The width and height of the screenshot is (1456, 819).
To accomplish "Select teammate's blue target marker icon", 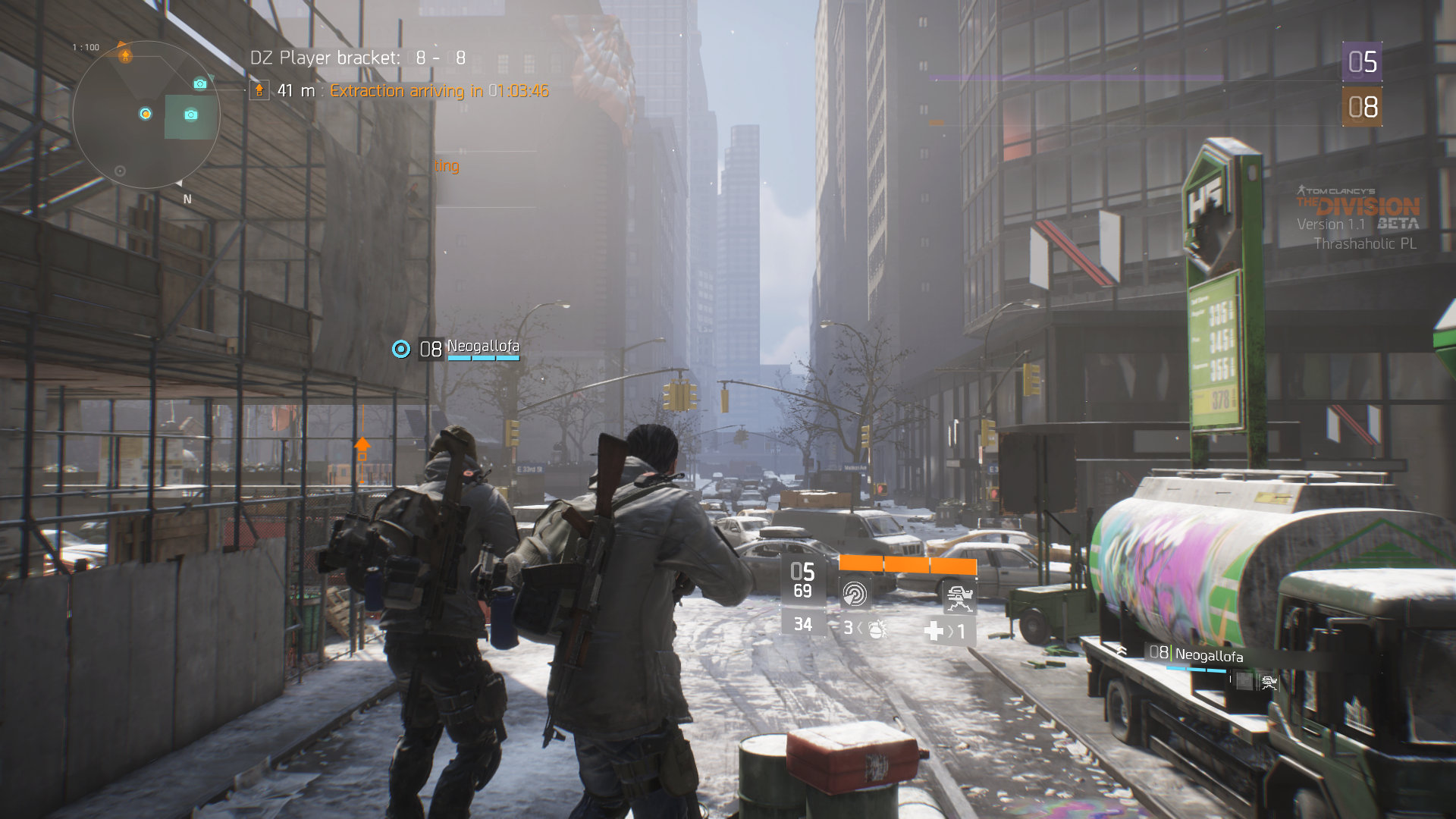I will pyautogui.click(x=400, y=349).
